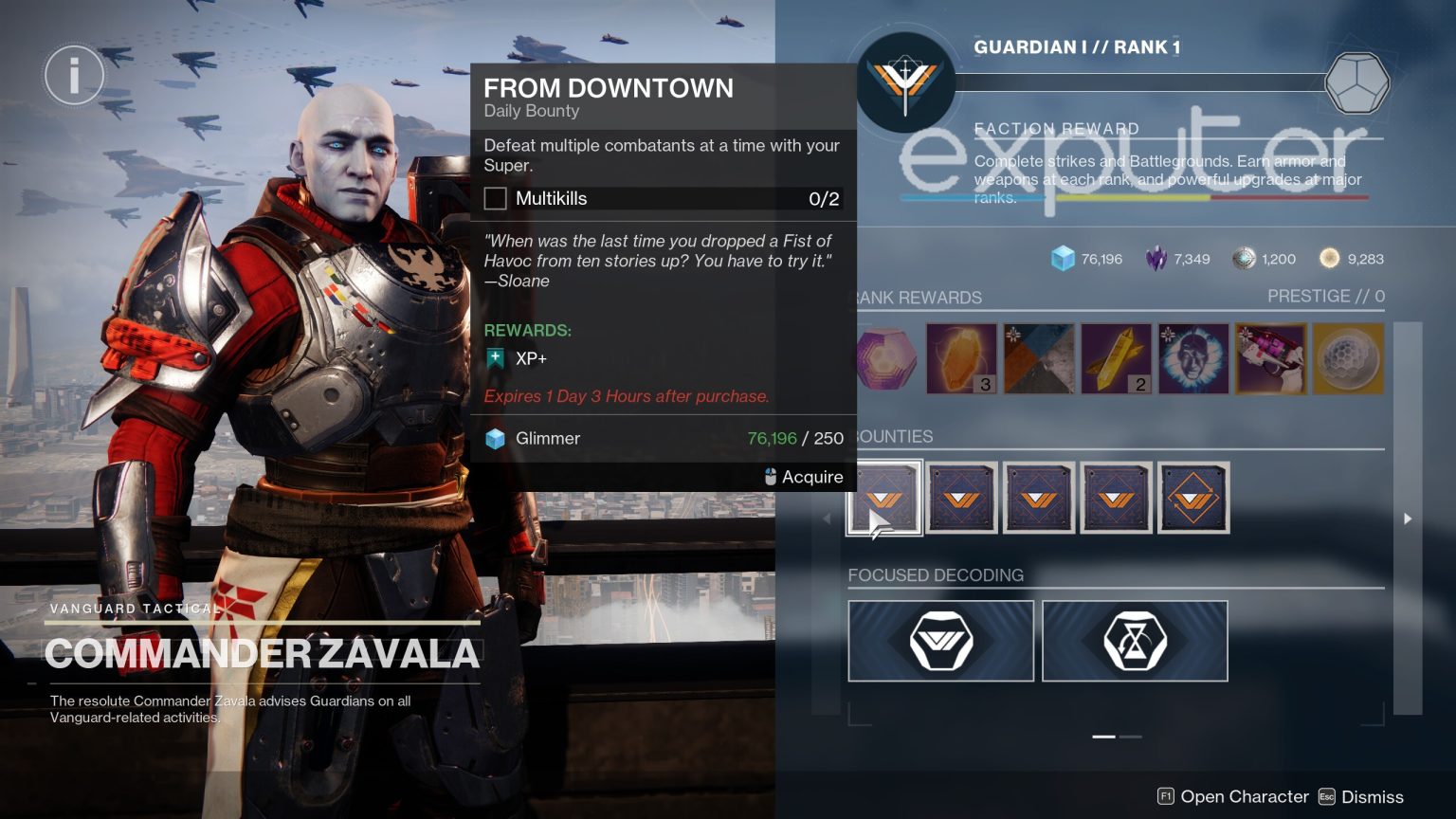Select the first highlighted daily bounty
The width and height of the screenshot is (1456, 819).
click(883, 497)
